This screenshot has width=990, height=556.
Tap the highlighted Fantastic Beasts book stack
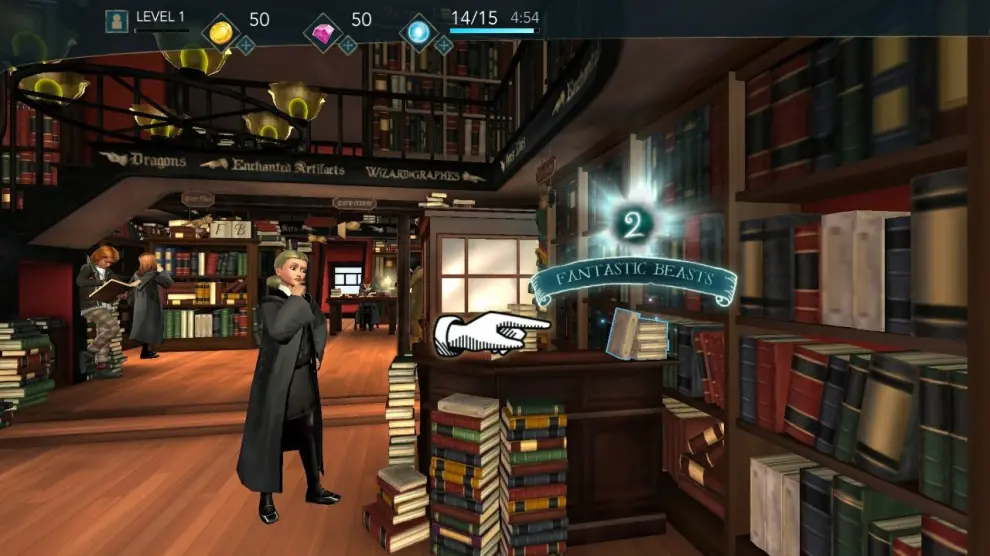tap(637, 335)
